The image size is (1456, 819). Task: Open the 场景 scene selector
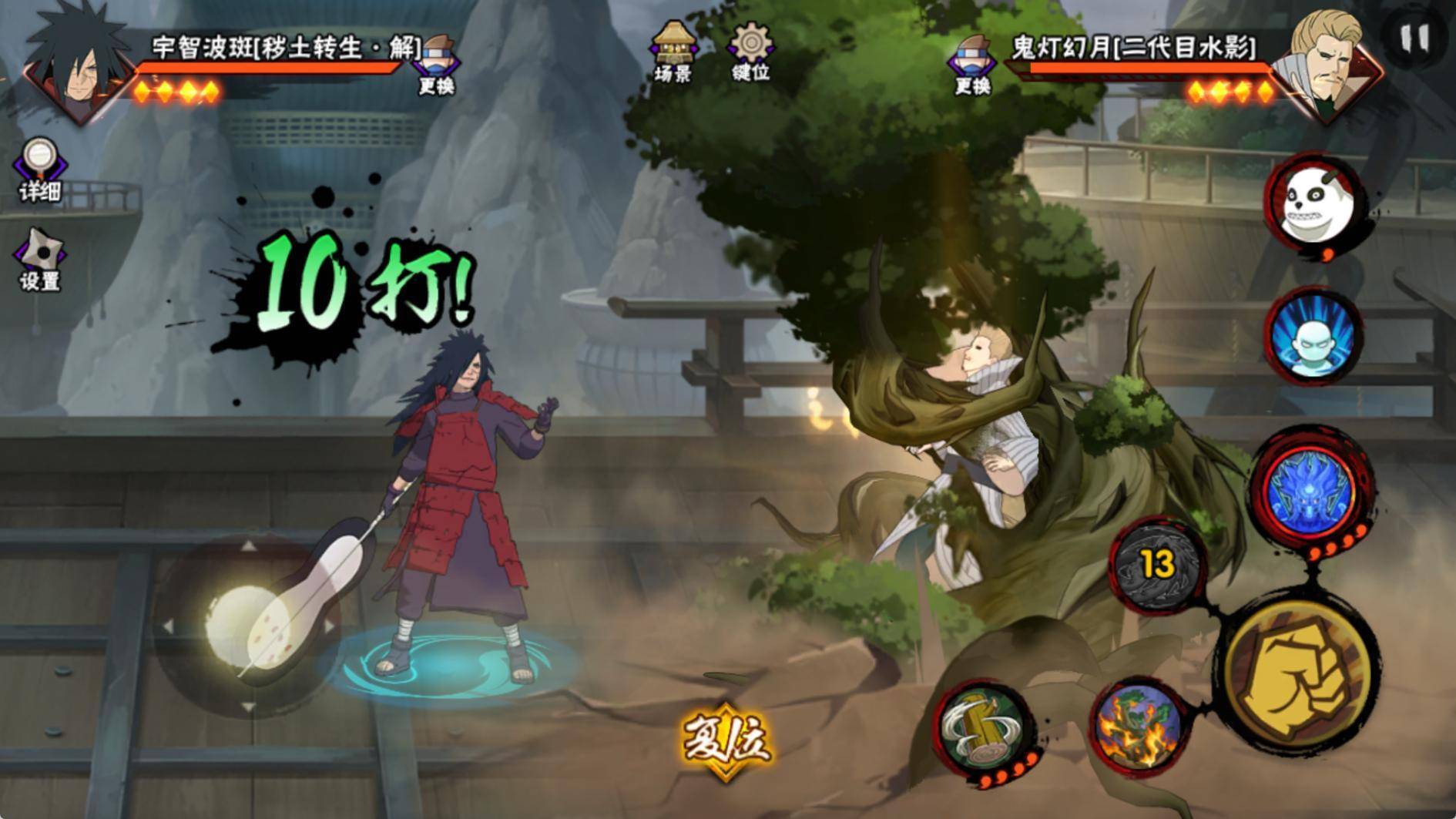pyautogui.click(x=673, y=51)
